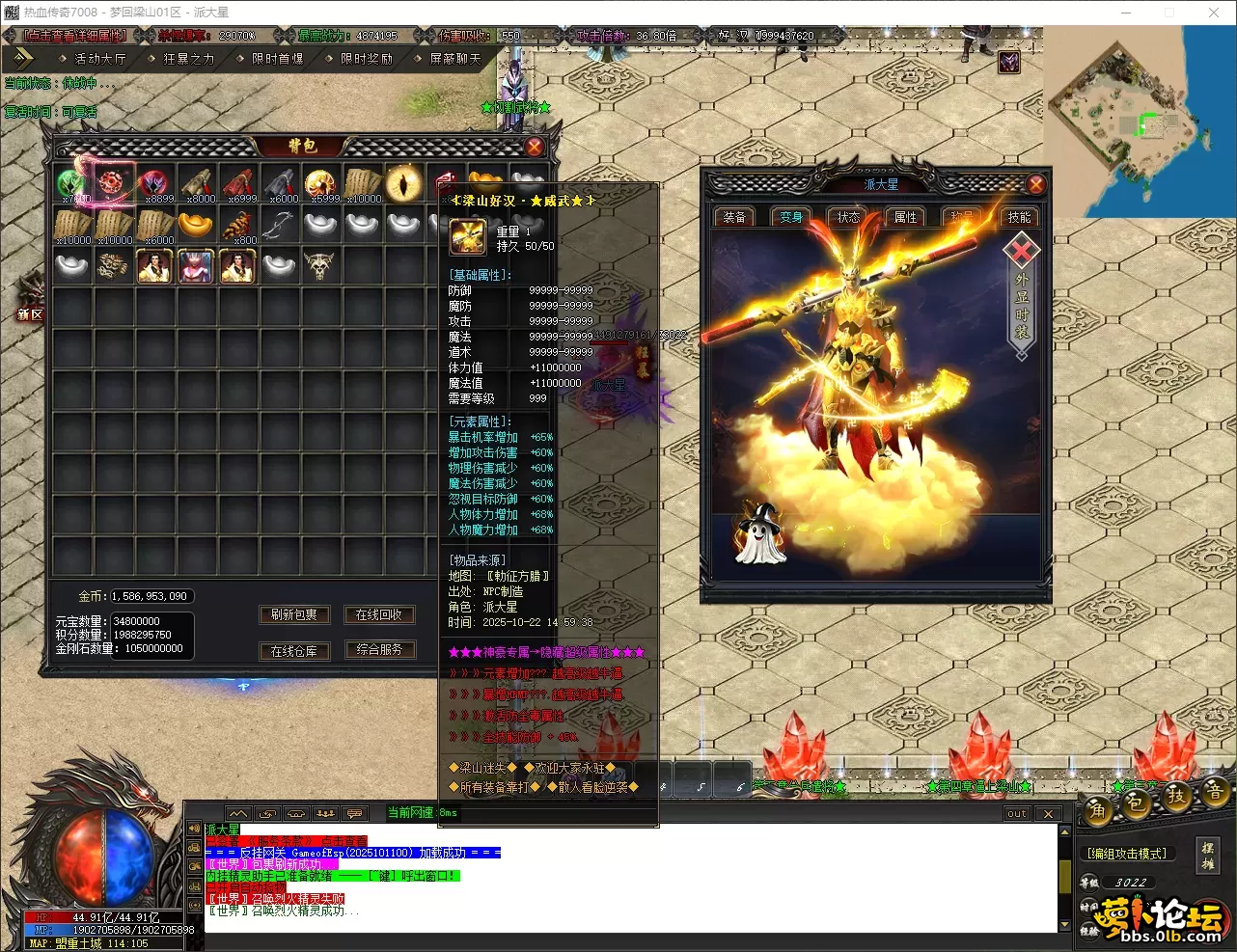The height and width of the screenshot is (952, 1237).
Task: Close the 派大星 character panel
Action: pos(1035,184)
